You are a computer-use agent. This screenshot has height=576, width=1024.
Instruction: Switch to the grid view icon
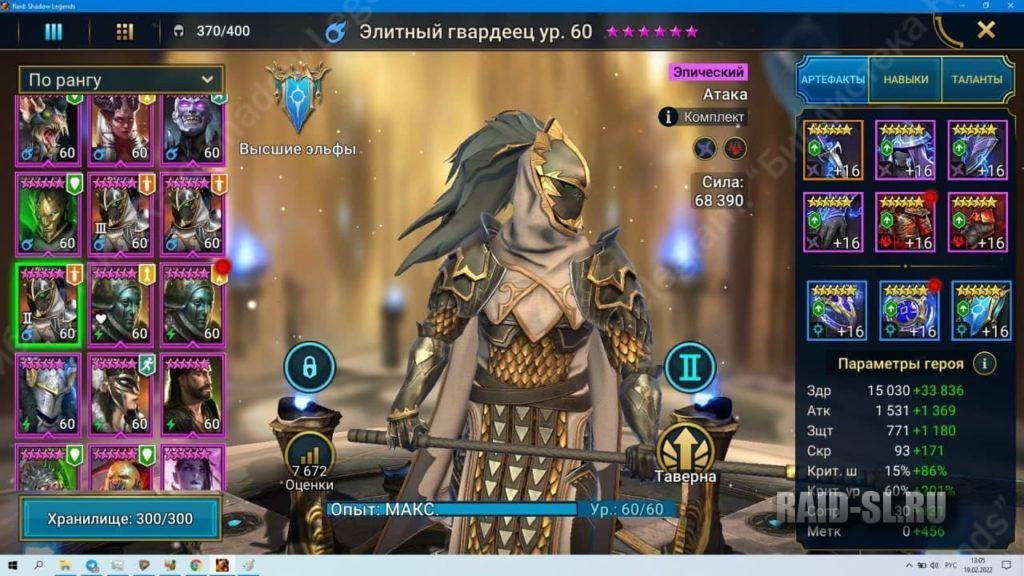click(x=125, y=32)
